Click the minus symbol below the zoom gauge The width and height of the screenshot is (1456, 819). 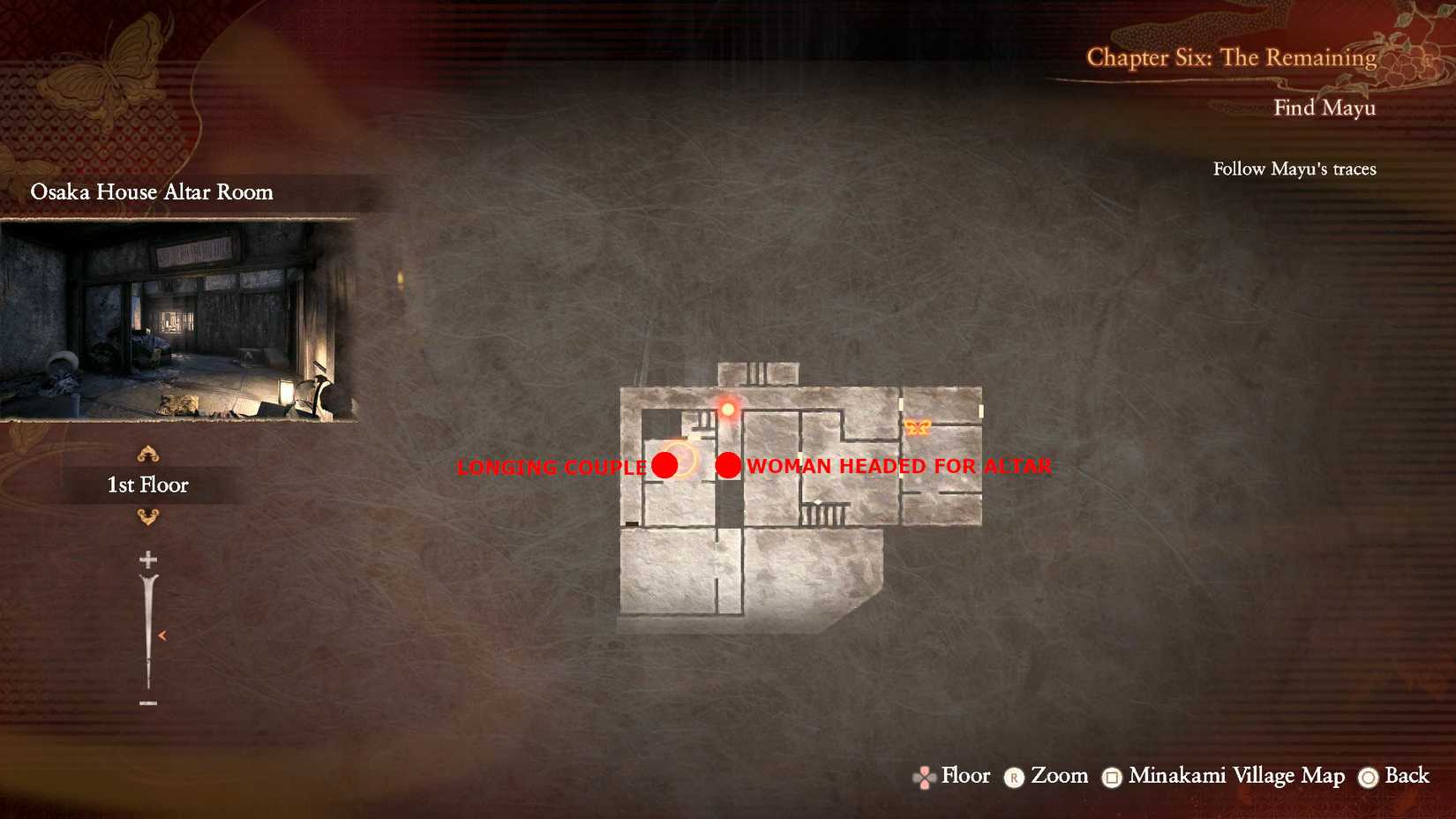tap(147, 702)
